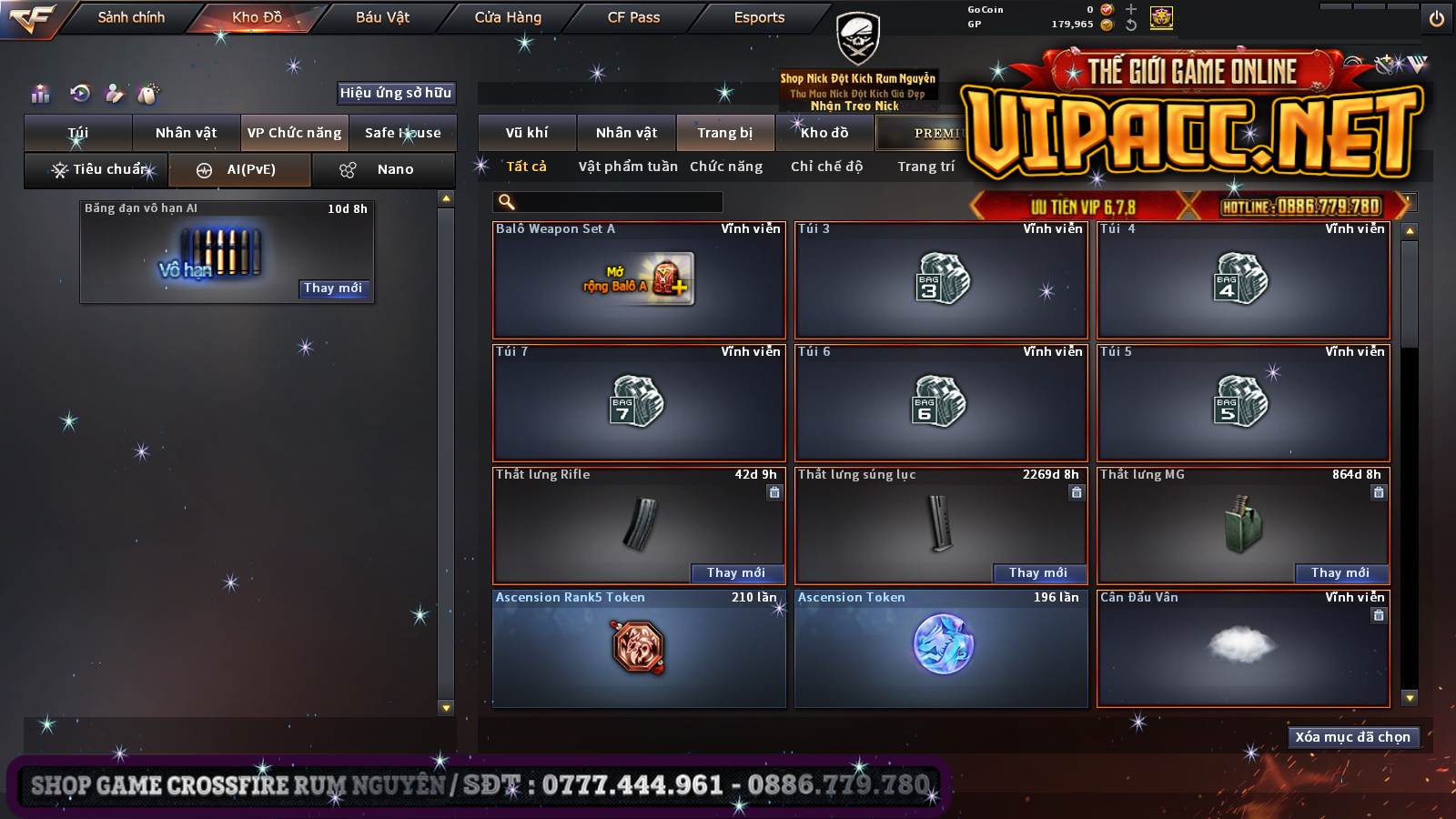Renew the Băng đạn vô hạn AI item
Image resolution: width=1456 pixels, height=819 pixels.
coord(333,288)
